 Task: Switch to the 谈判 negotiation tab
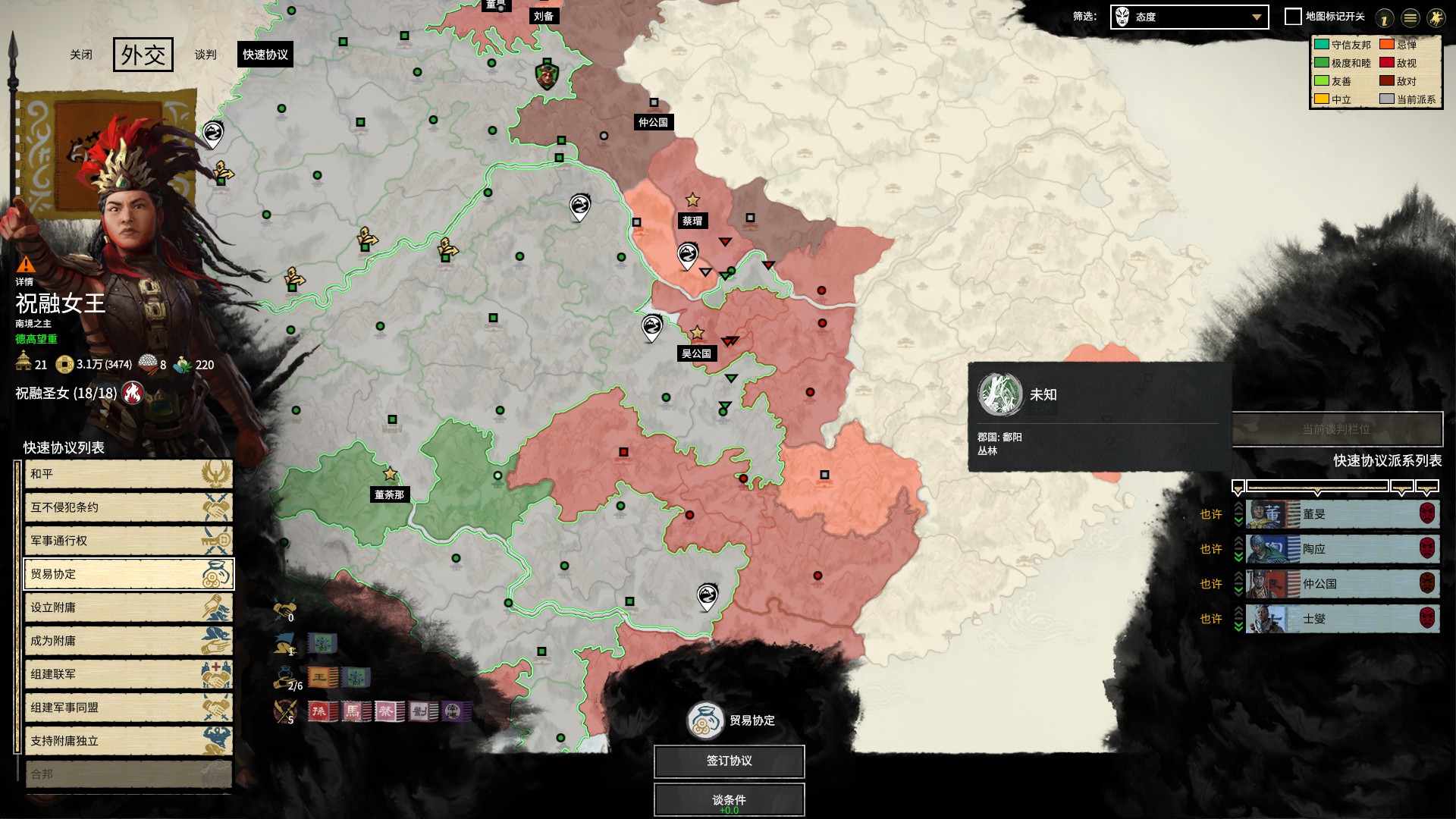coord(206,55)
